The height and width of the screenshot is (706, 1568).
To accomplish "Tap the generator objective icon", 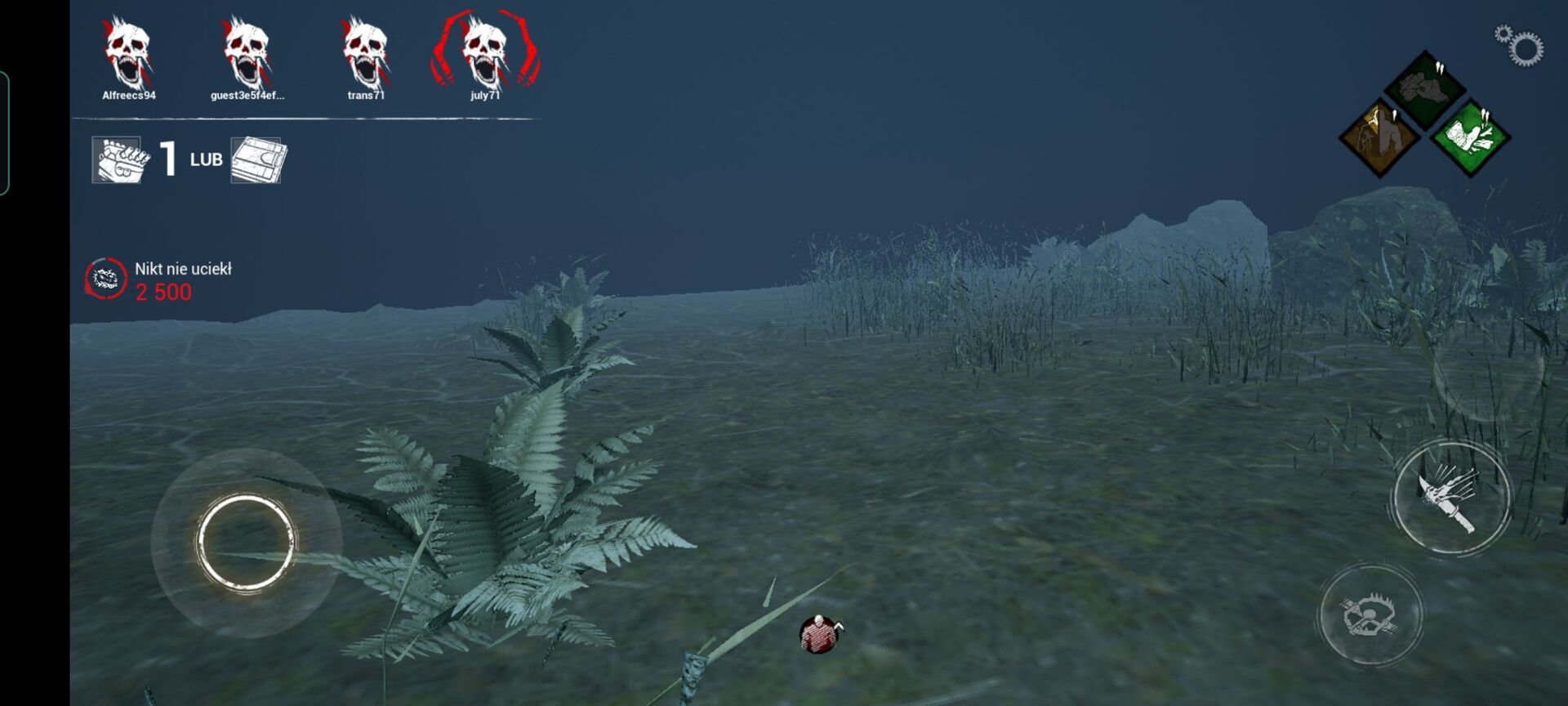I will 118,159.
